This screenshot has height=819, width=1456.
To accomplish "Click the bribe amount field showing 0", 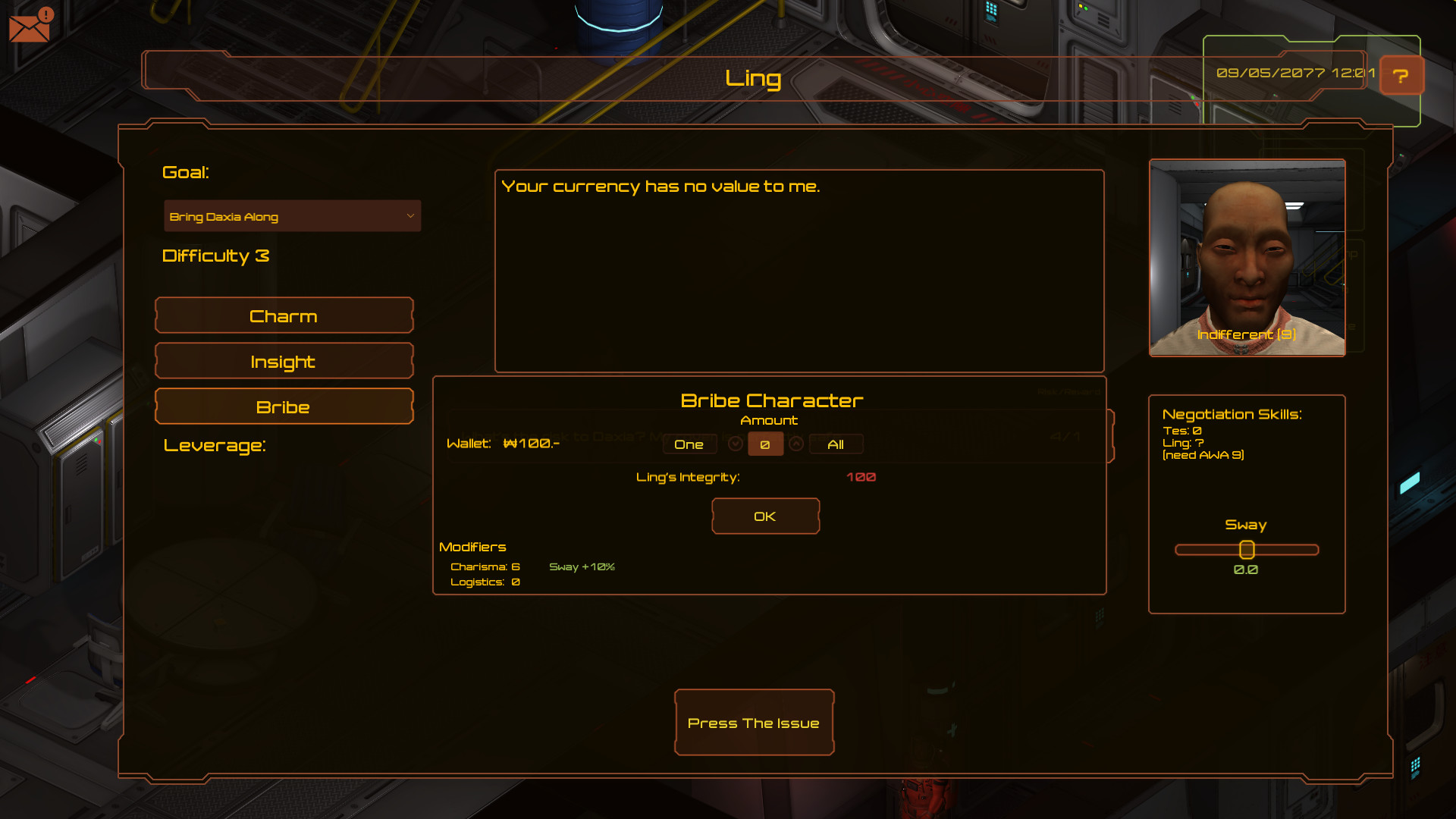I will [x=766, y=444].
